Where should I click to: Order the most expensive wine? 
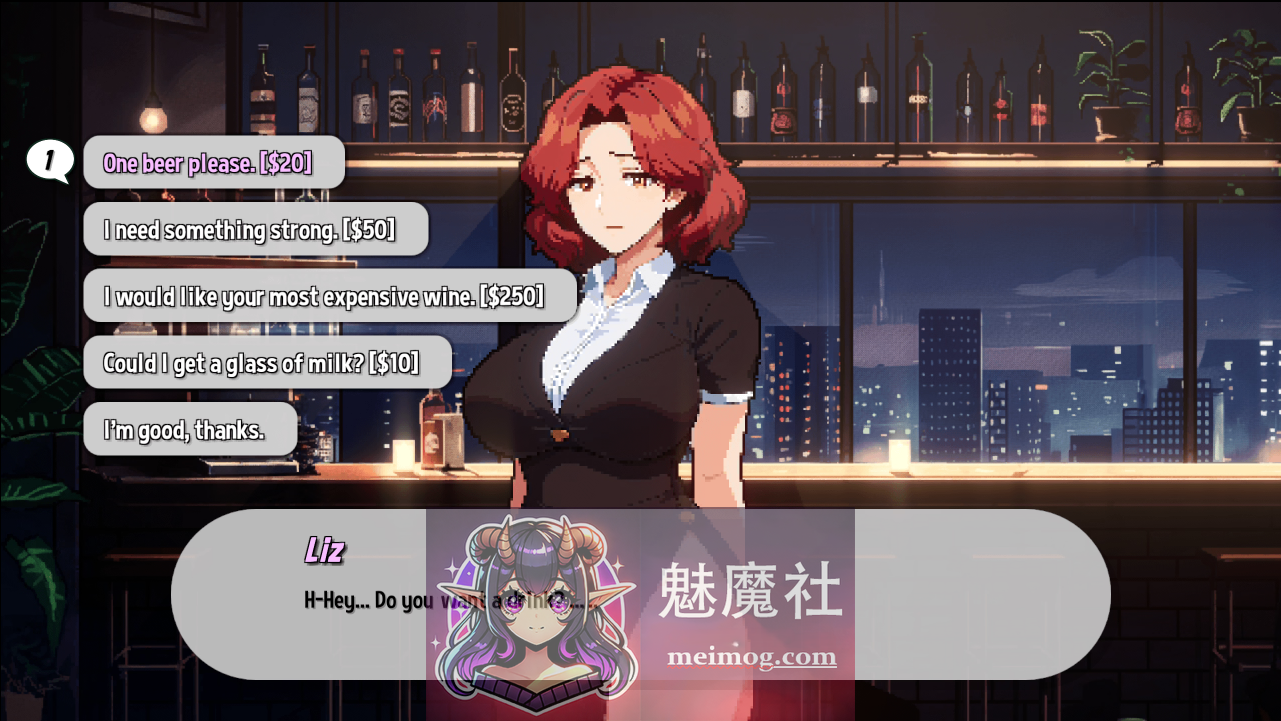coord(329,296)
